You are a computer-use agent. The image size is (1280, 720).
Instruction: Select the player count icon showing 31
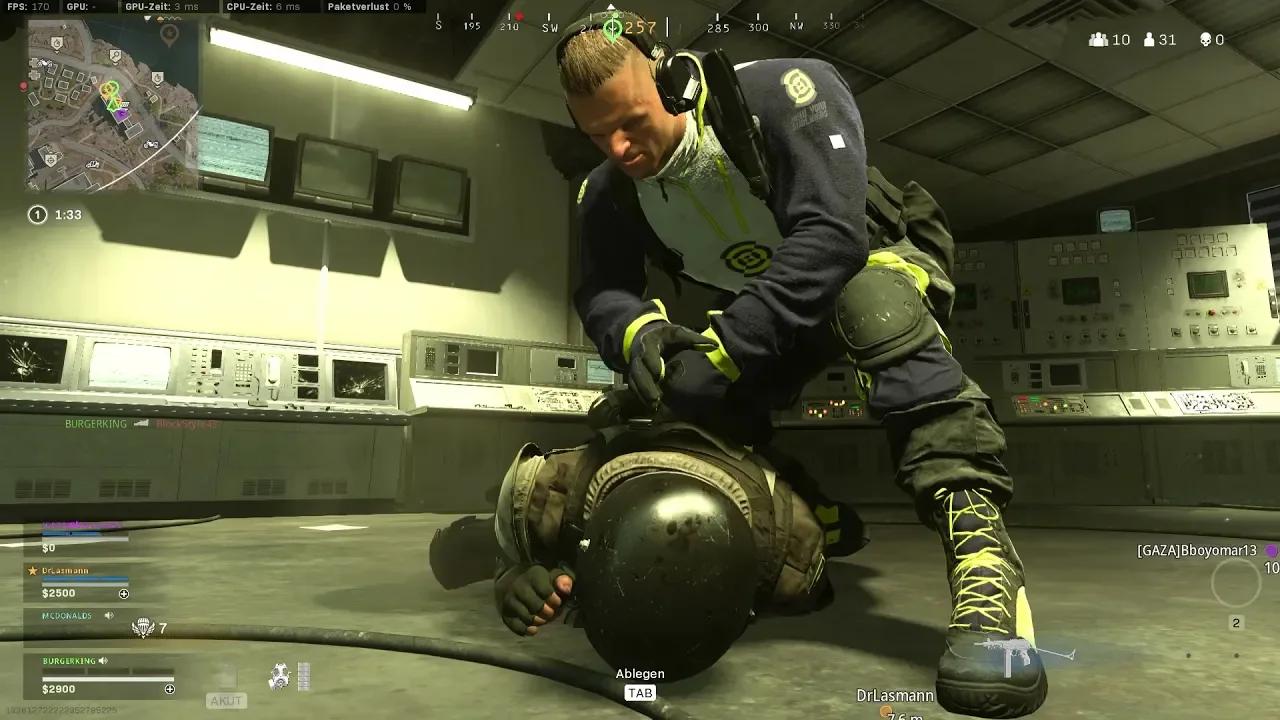point(1148,40)
